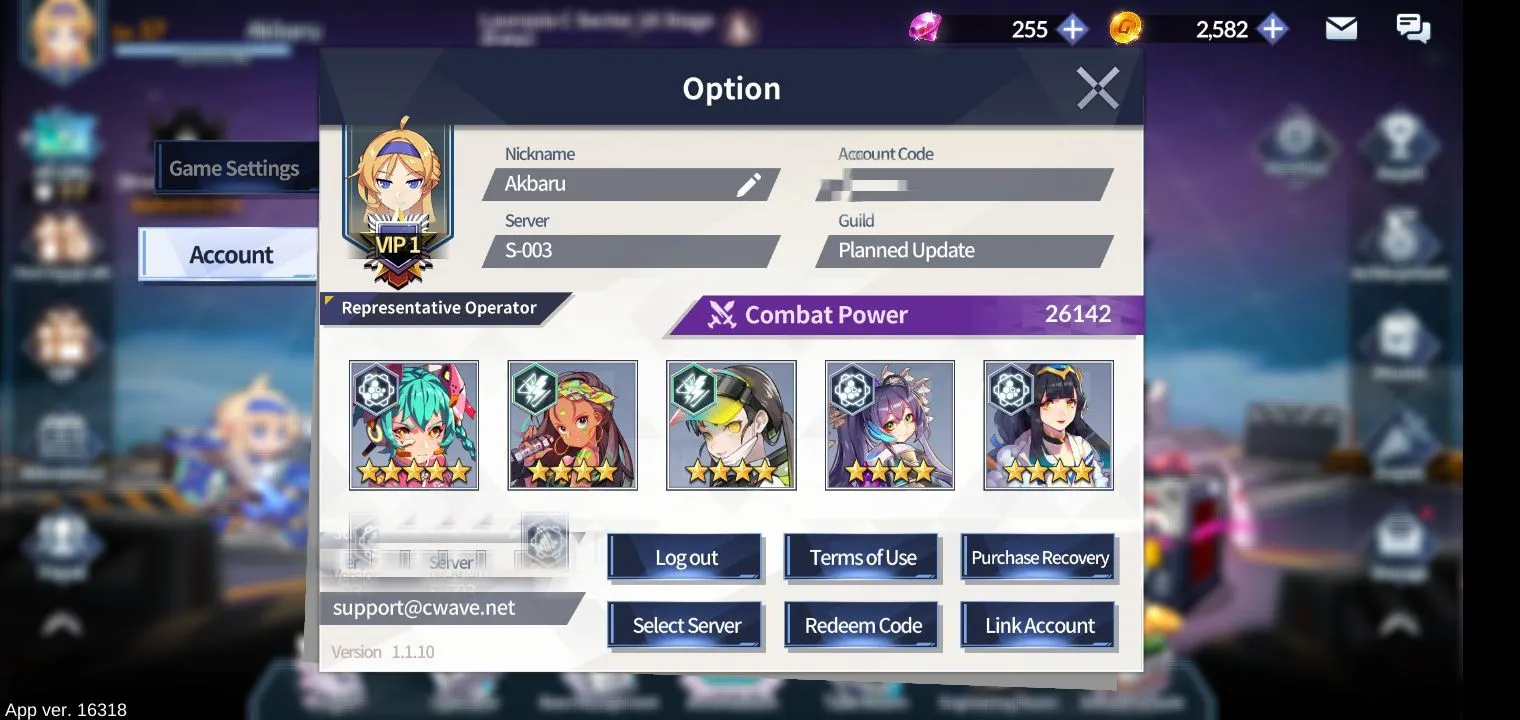This screenshot has height=720, width=1520.
Task: Close the Option window
Action: (1097, 88)
